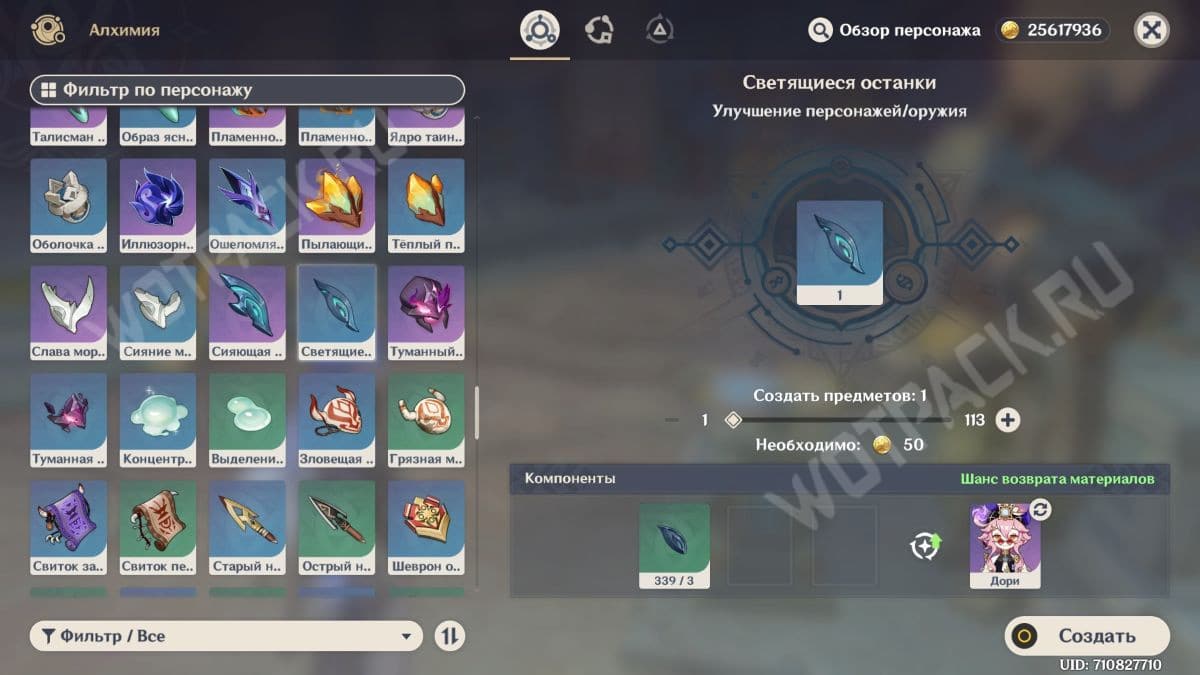Open the Фильтр по персонажу filter

coord(247,90)
